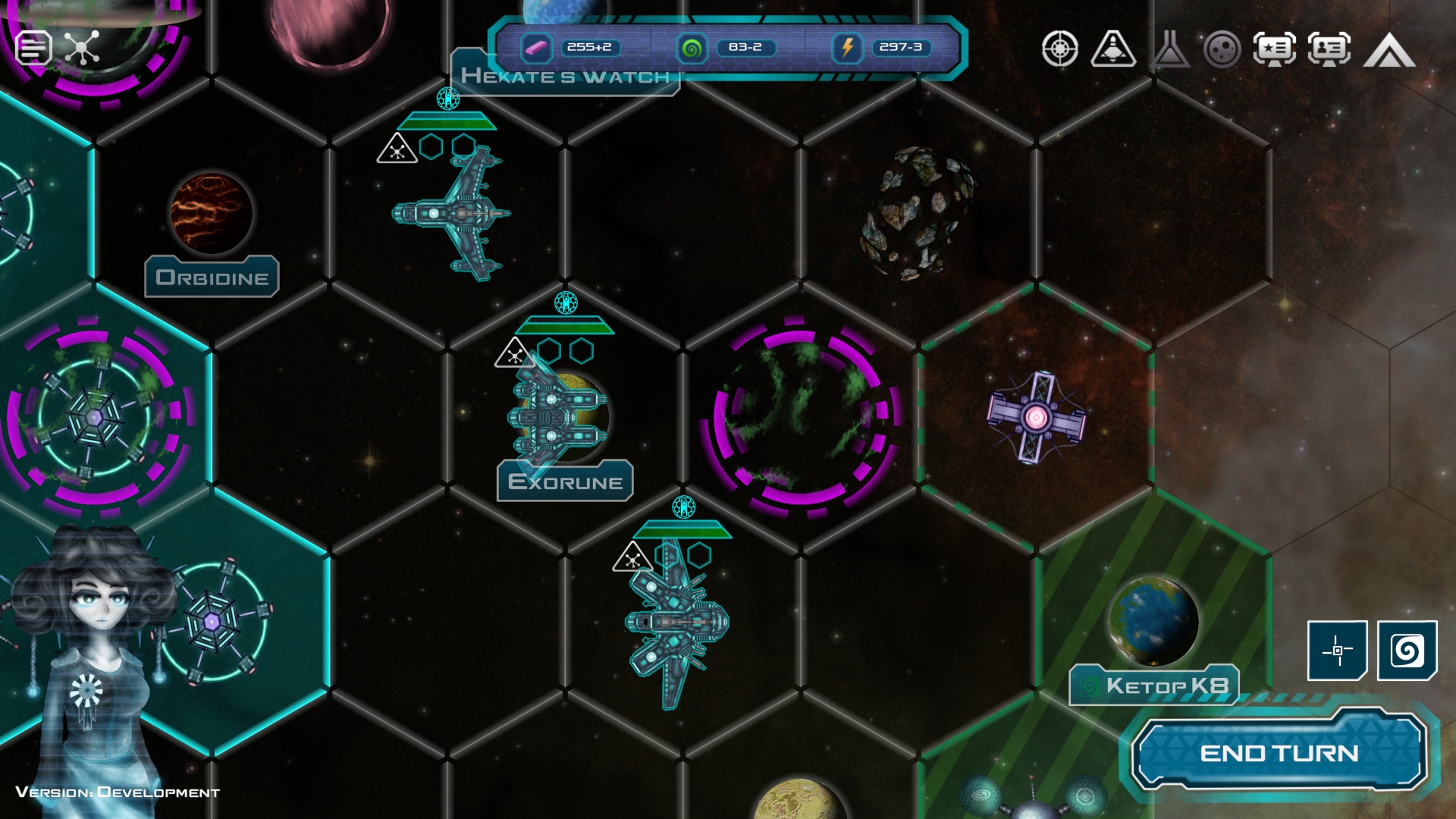The height and width of the screenshot is (819, 1456).
Task: Open the research flask icon
Action: pyautogui.click(x=1169, y=49)
